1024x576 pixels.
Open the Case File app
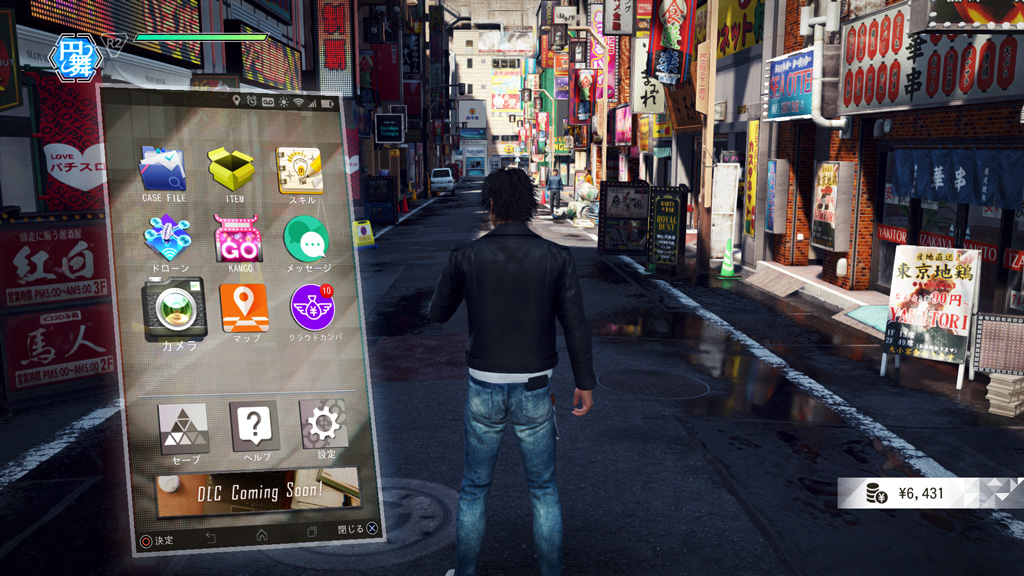(163, 169)
